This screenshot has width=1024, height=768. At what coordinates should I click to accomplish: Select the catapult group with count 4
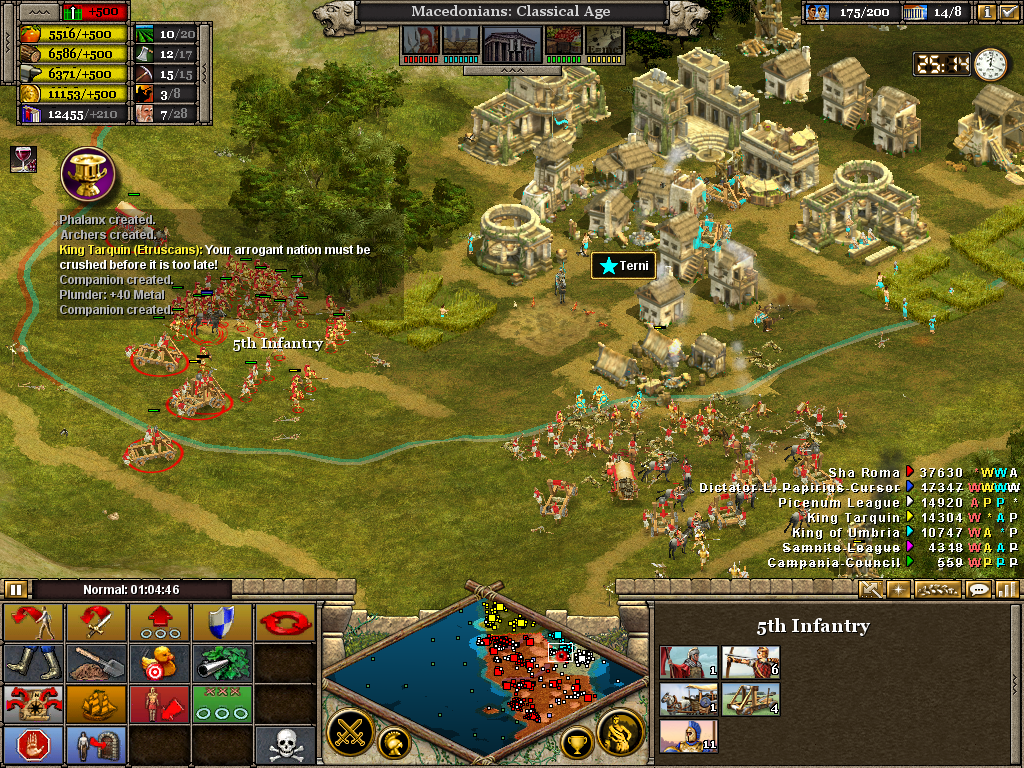752,699
